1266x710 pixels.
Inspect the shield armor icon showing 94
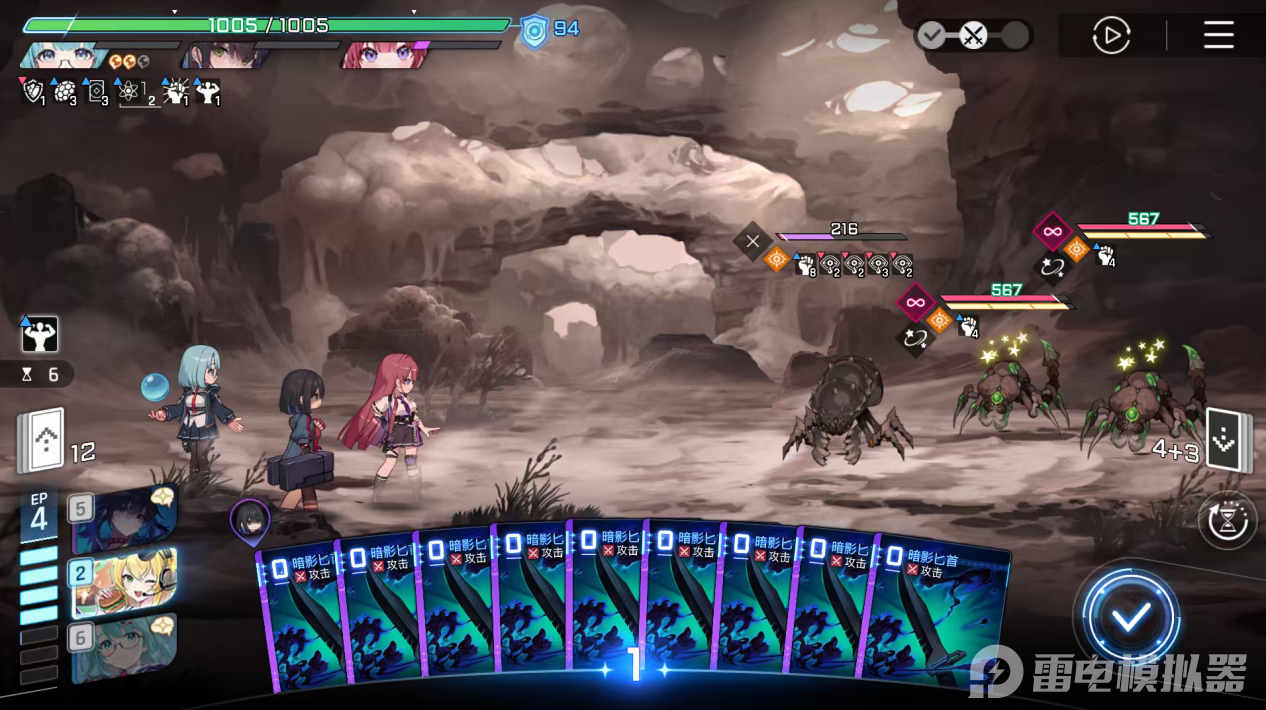[535, 30]
